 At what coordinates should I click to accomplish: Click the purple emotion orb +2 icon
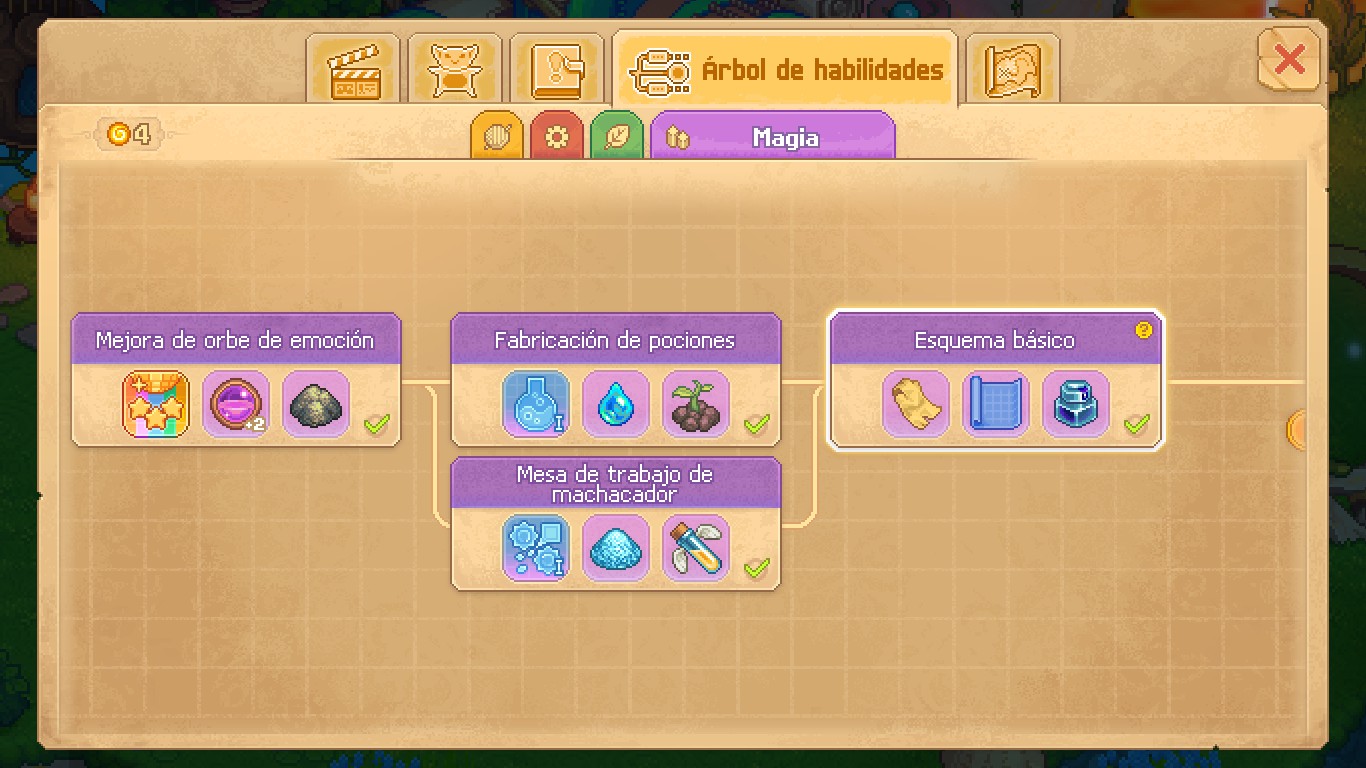click(x=236, y=404)
